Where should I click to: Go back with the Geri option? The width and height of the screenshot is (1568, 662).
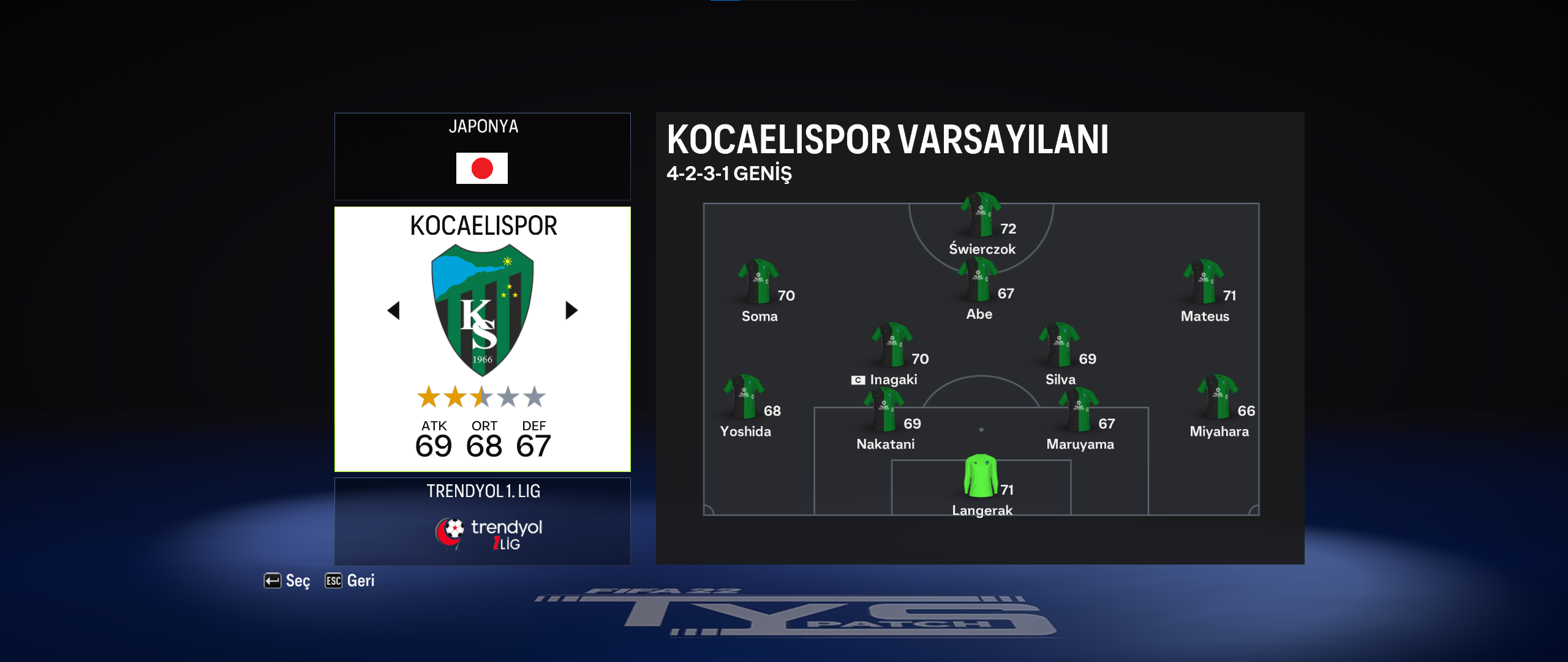click(350, 580)
